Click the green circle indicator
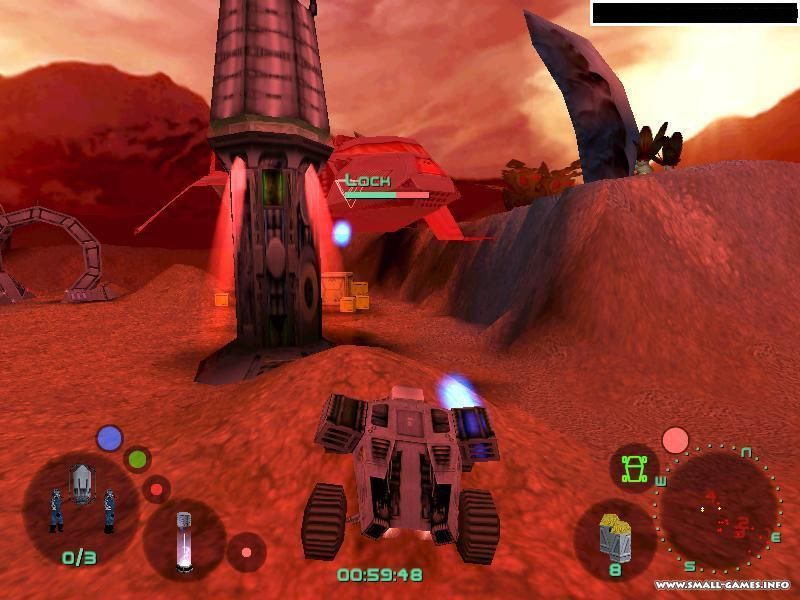The image size is (800, 600). pyautogui.click(x=137, y=460)
